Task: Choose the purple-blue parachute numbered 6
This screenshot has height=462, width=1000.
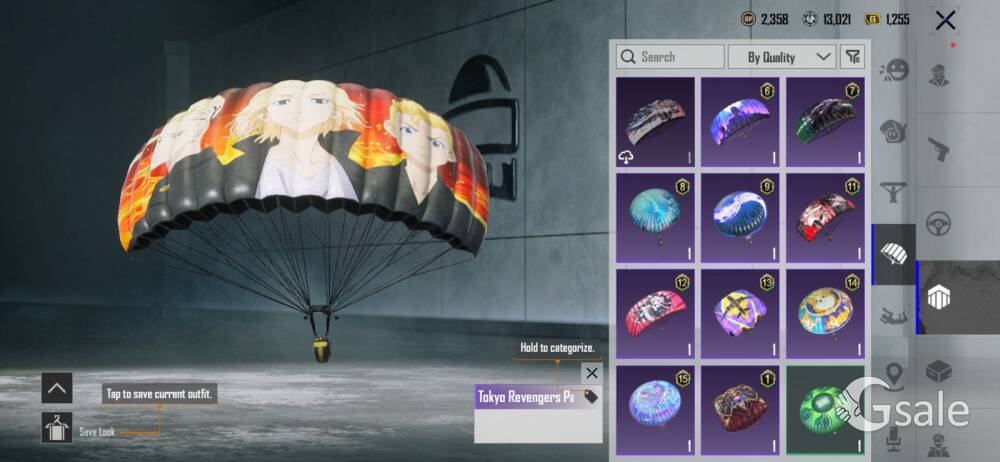Action: tap(740, 122)
